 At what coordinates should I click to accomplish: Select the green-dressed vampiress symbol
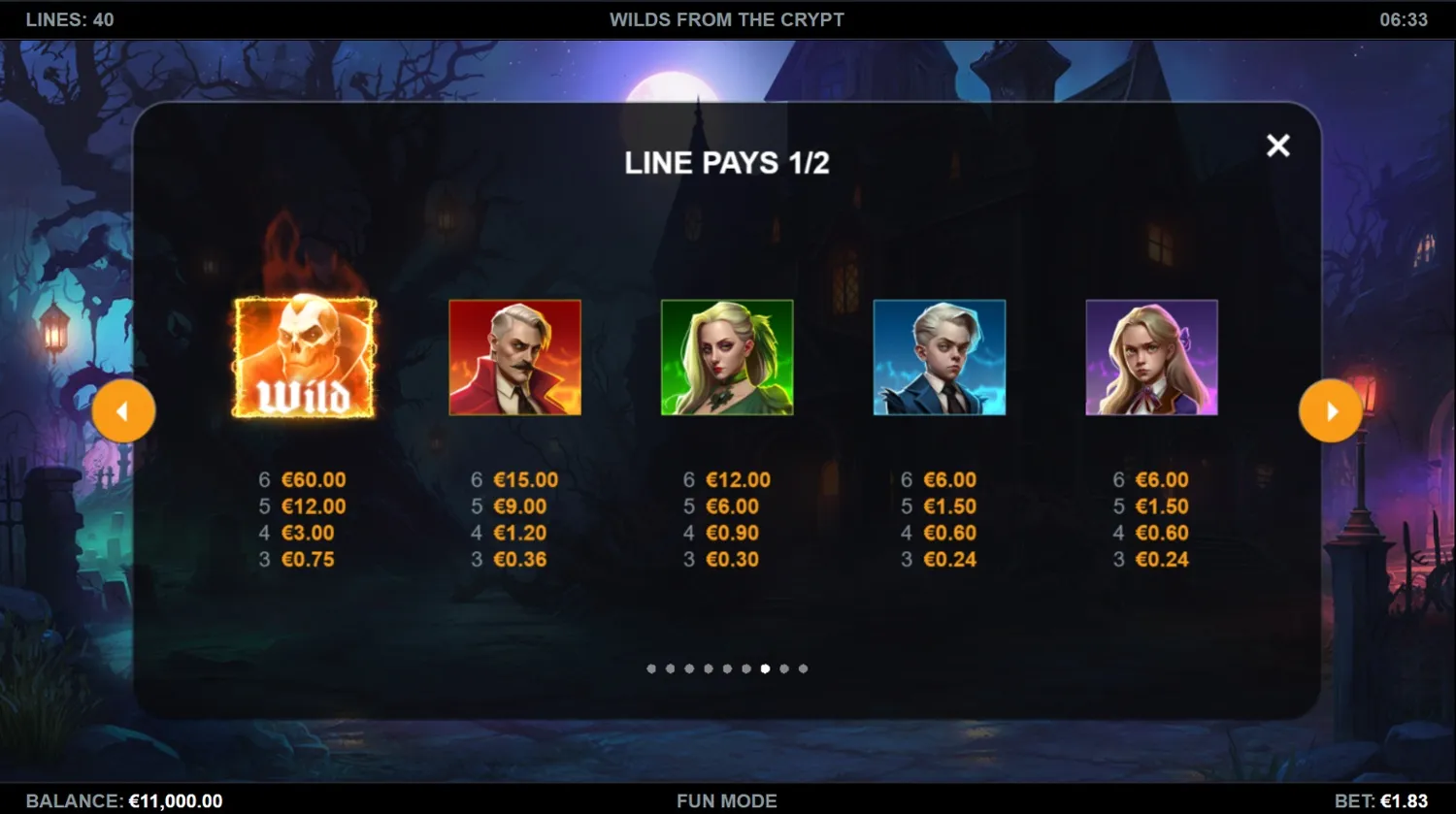click(x=727, y=358)
